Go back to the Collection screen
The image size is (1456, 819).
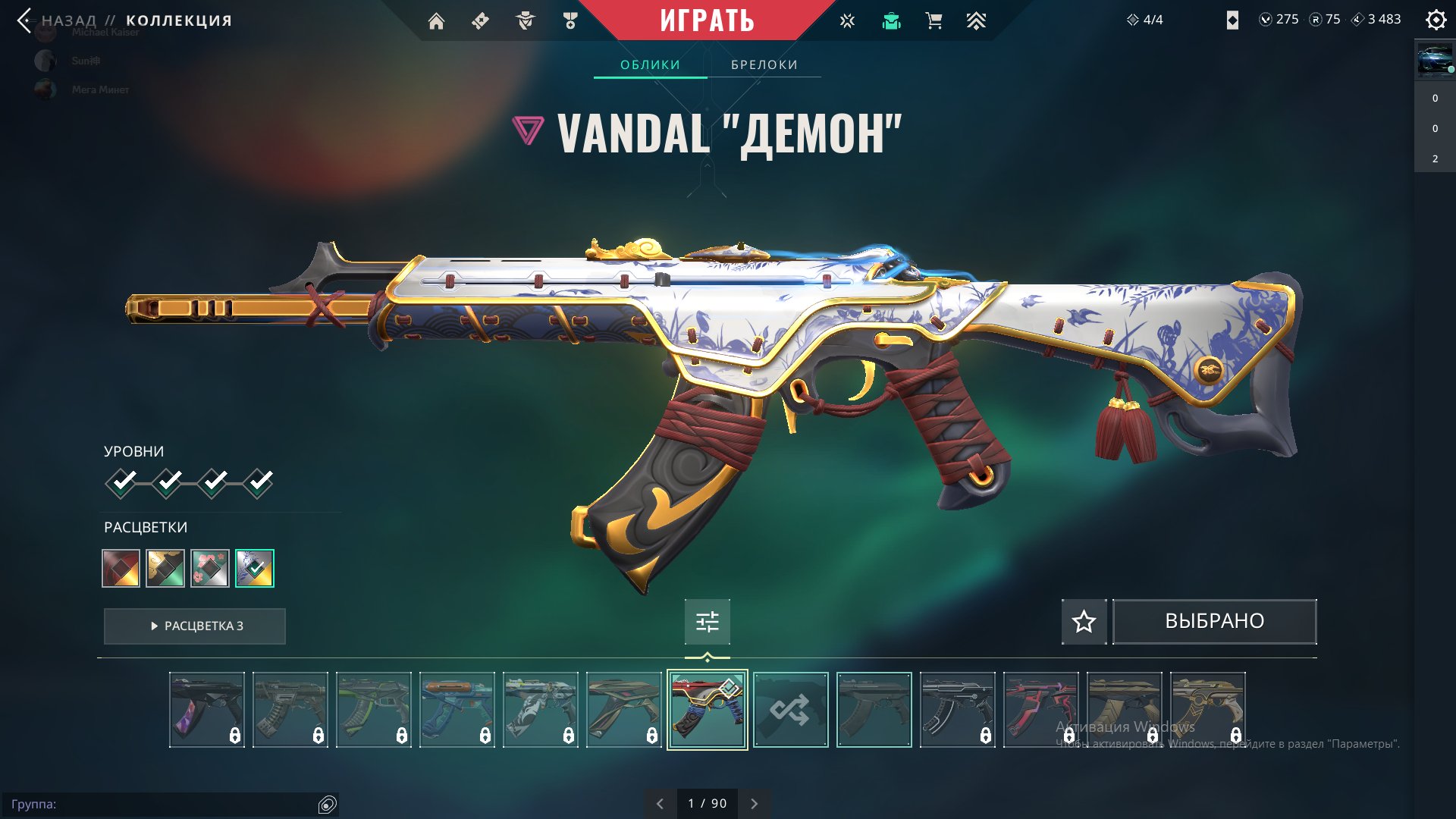pos(26,20)
